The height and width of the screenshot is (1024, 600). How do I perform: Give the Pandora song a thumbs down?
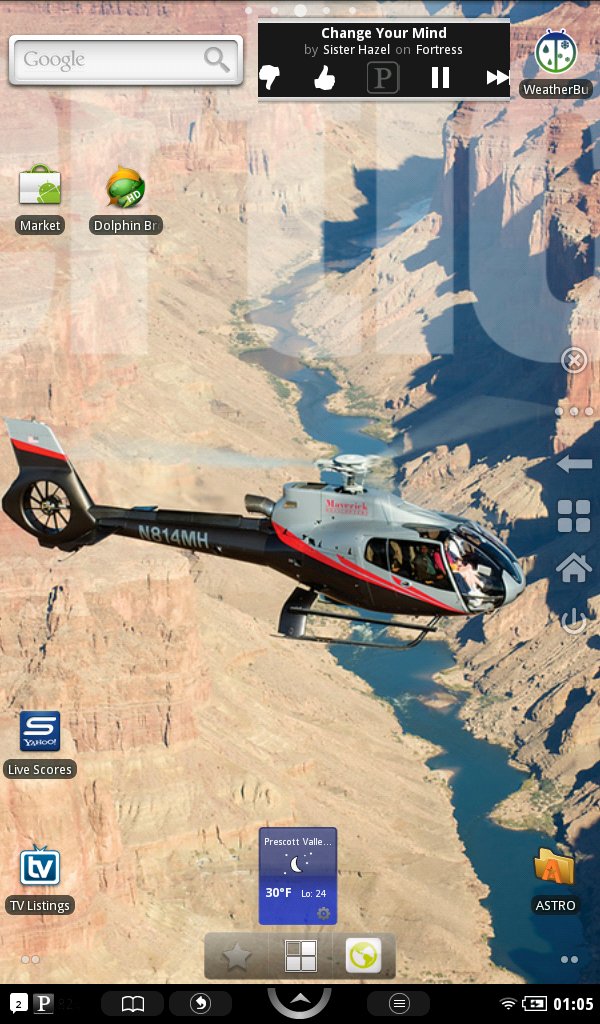[x=270, y=77]
